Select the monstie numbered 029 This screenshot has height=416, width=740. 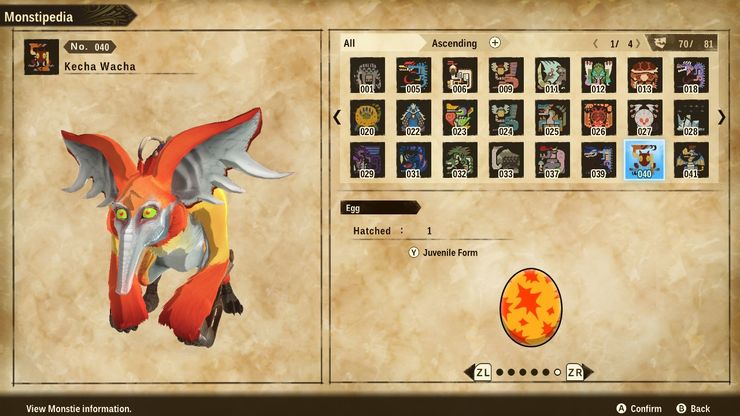[x=367, y=160]
